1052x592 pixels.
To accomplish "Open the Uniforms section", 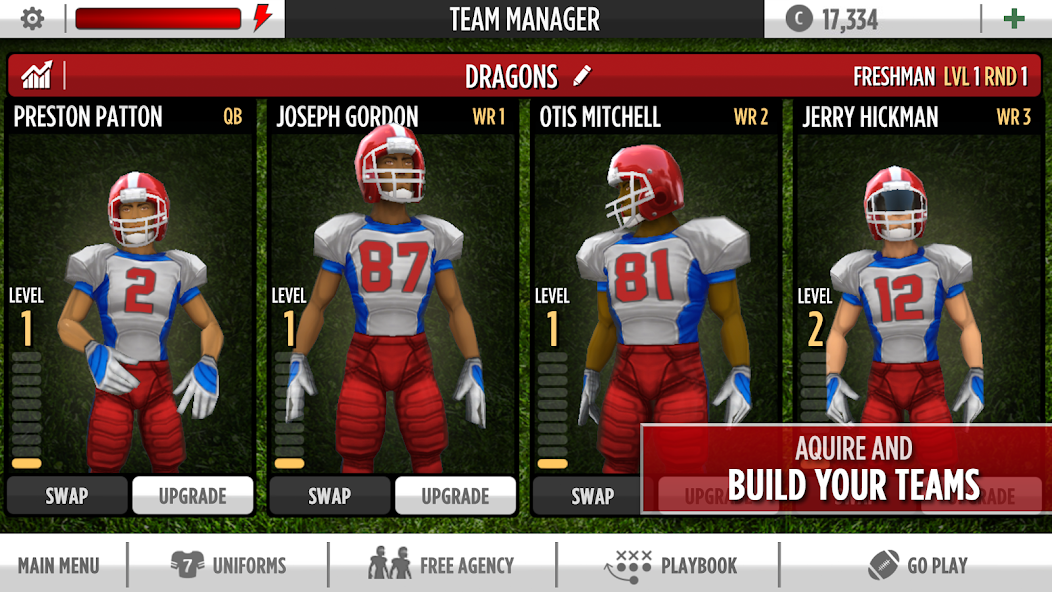I will (x=229, y=565).
